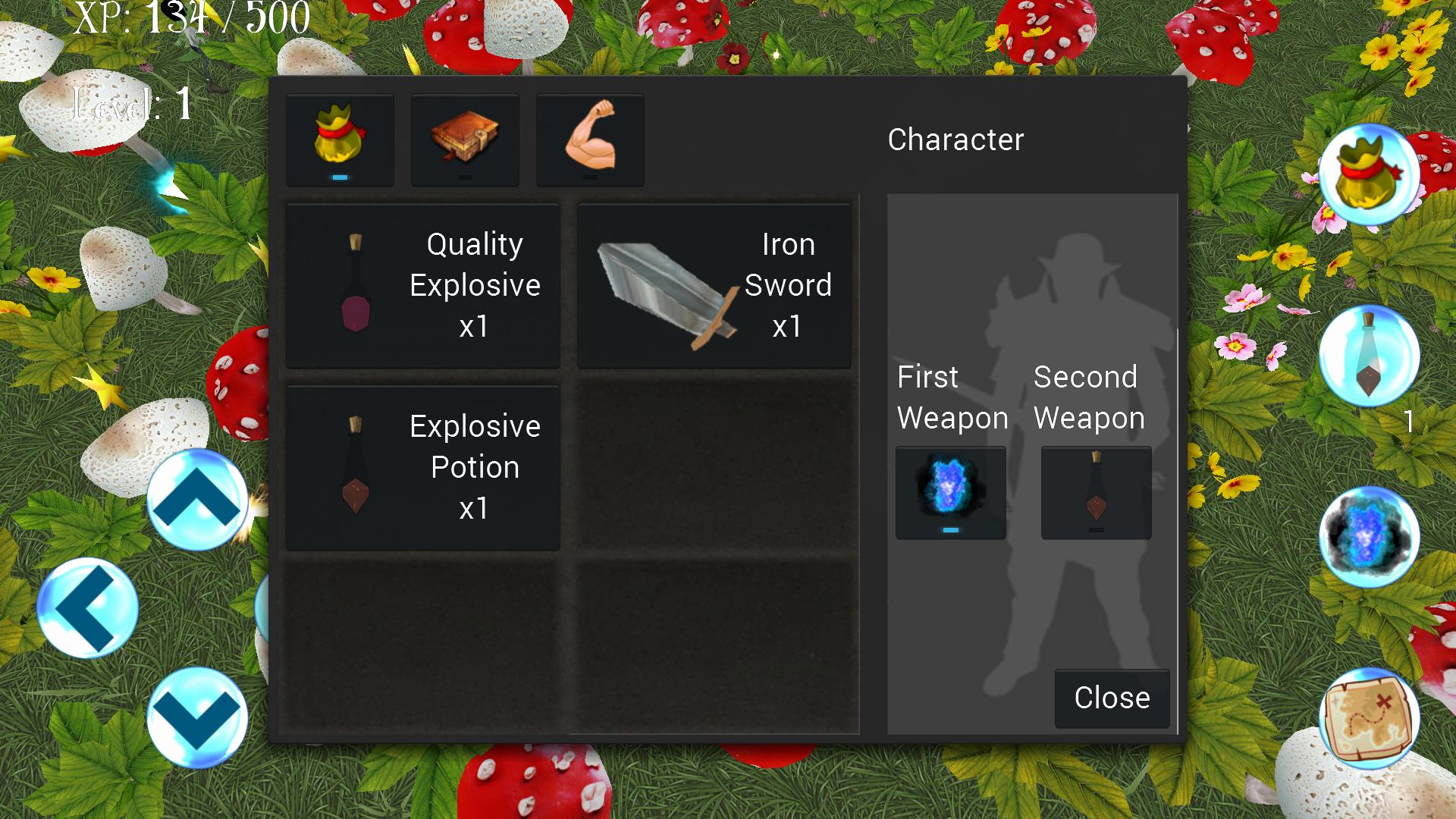Select the Explosive Potion item
1456x819 pixels.
[x=423, y=467]
